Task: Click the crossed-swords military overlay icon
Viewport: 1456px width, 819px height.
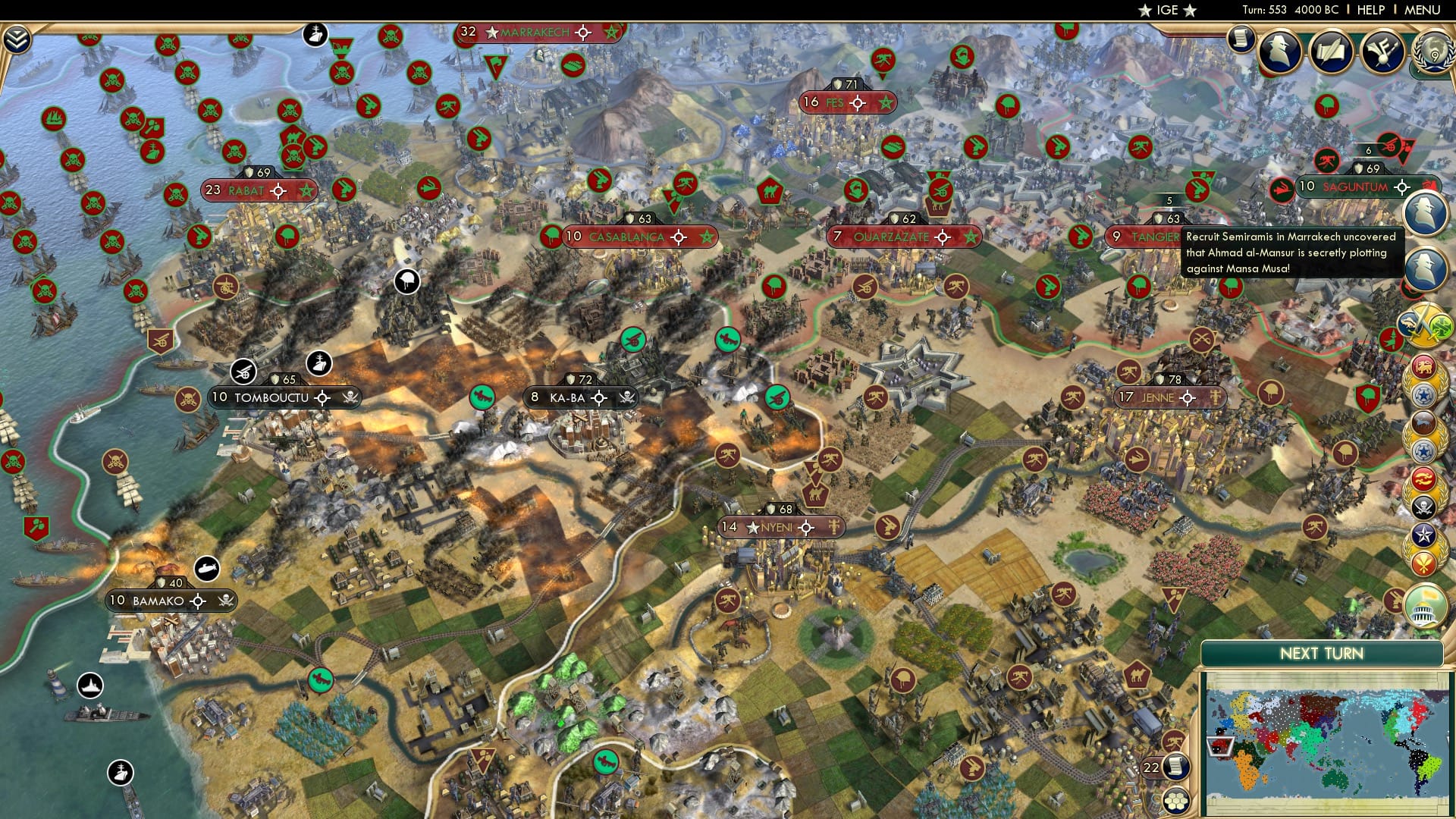Action: 1426,323
